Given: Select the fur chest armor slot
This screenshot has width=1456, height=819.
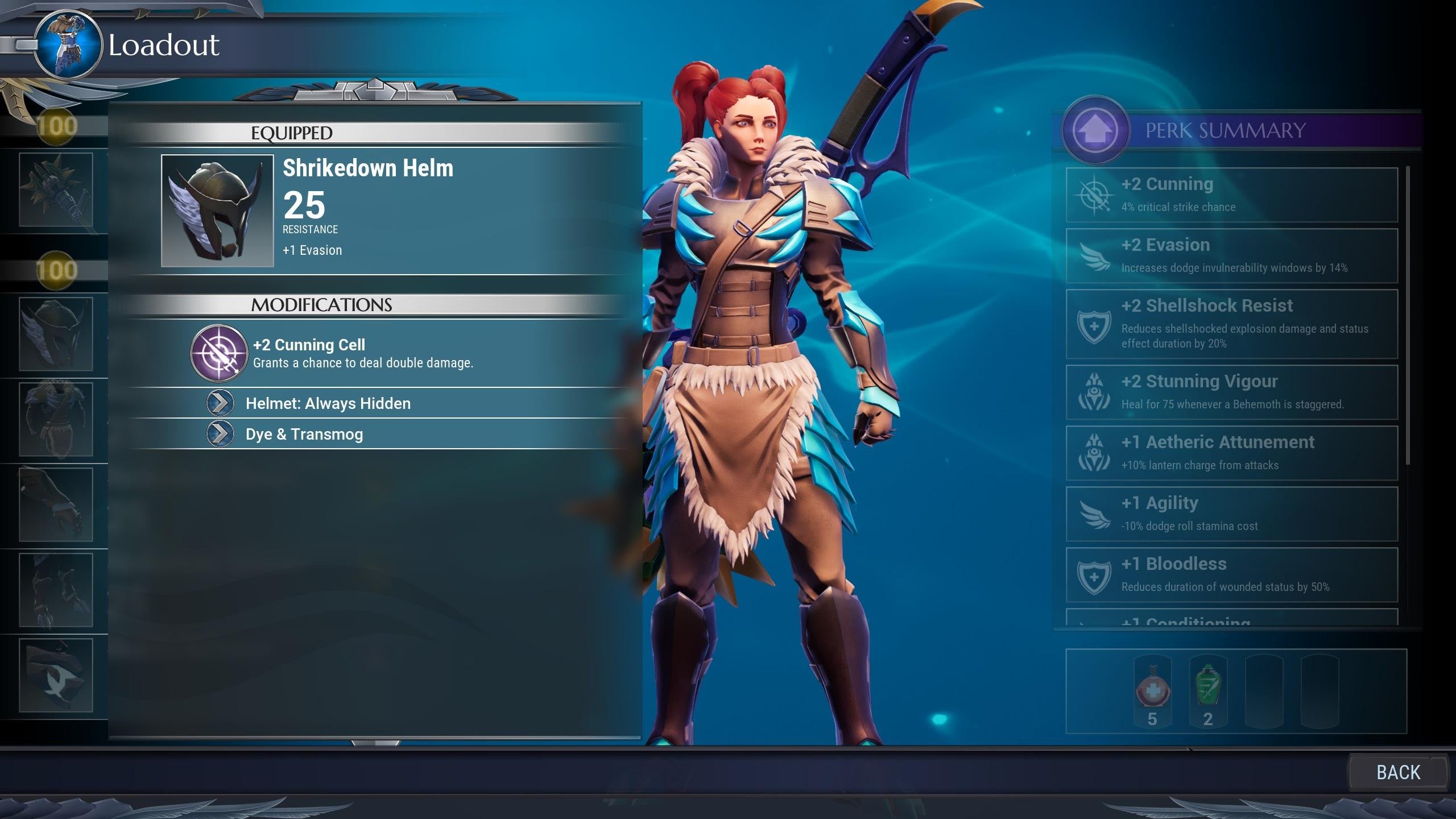Looking at the screenshot, I should 56,419.
